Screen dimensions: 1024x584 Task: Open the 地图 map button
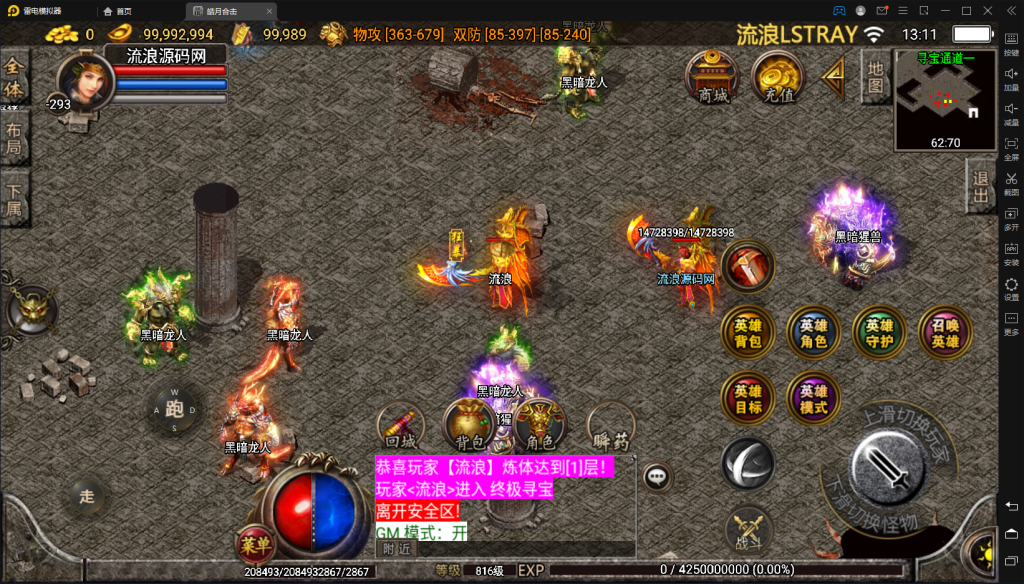(x=875, y=77)
